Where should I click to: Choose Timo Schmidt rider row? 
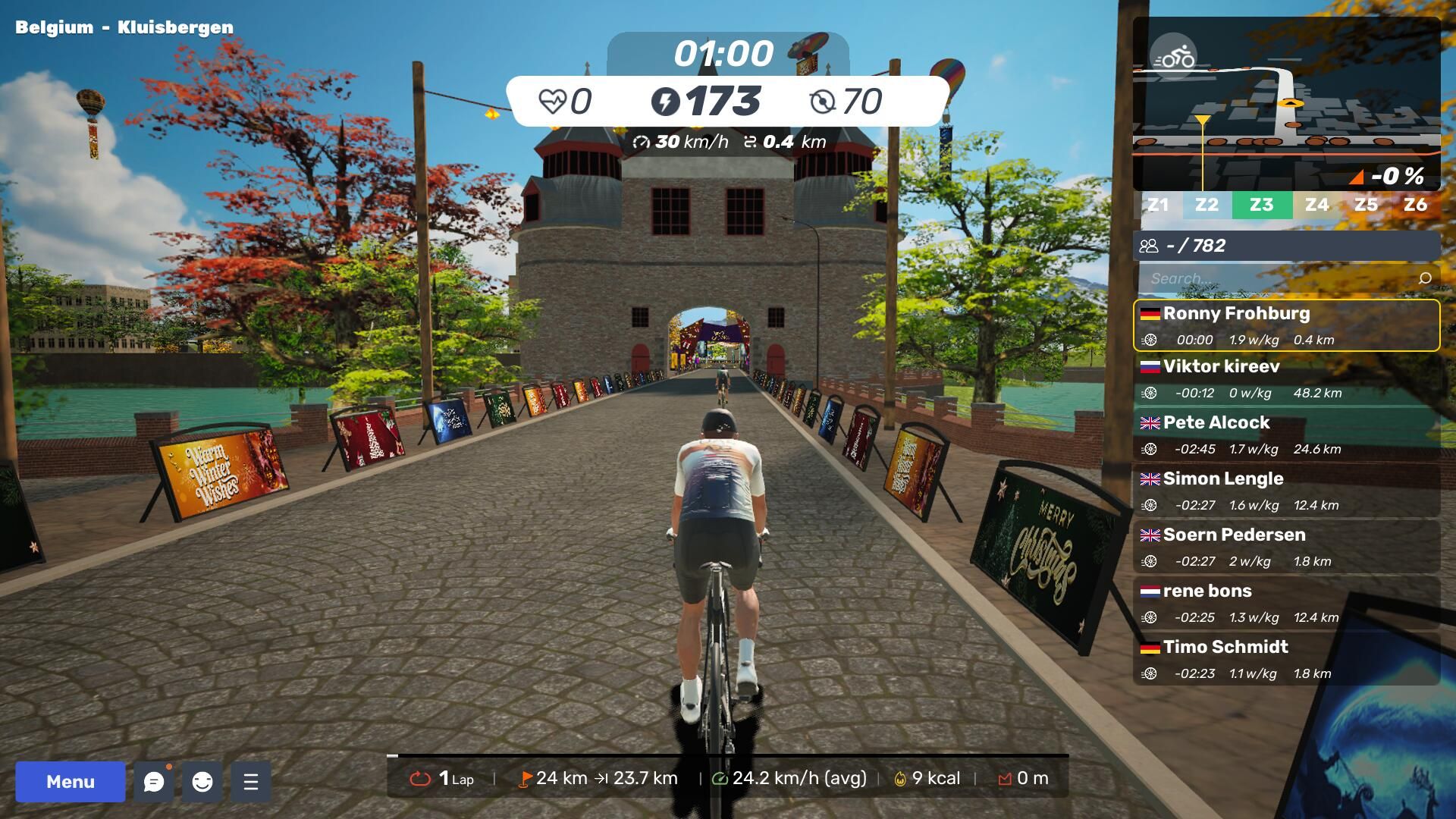click(x=1286, y=659)
